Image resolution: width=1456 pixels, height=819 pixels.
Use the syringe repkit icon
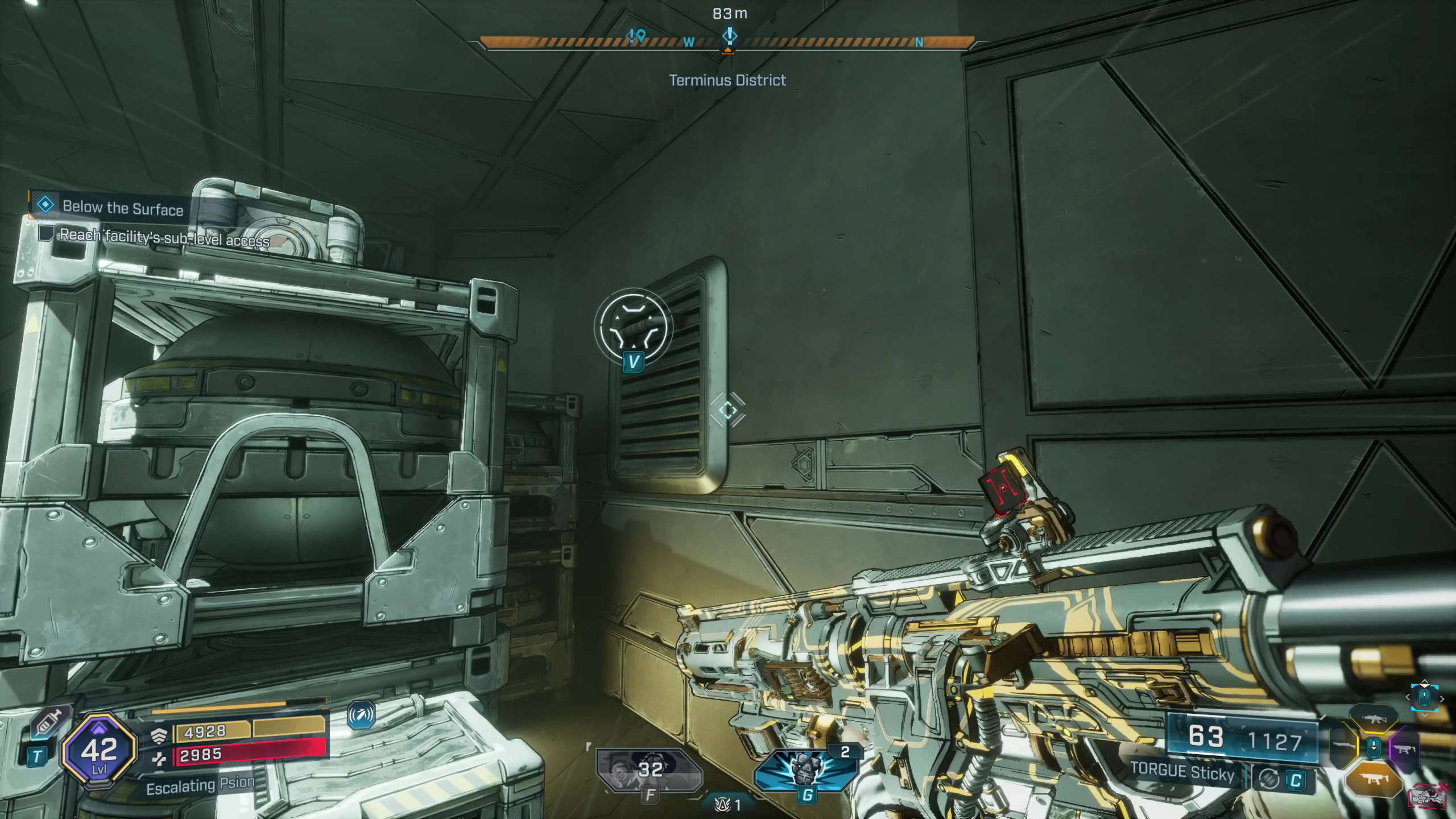pyautogui.click(x=50, y=724)
